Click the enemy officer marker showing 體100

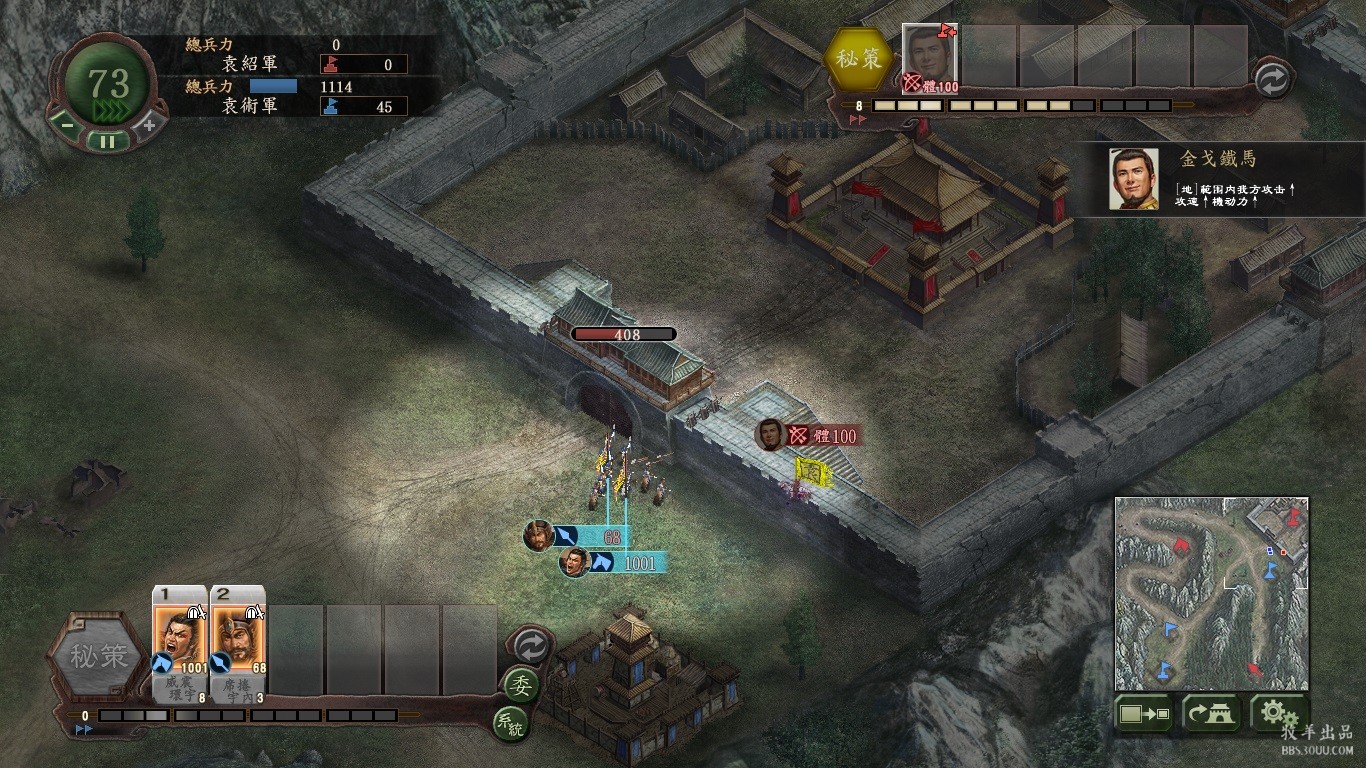point(808,436)
